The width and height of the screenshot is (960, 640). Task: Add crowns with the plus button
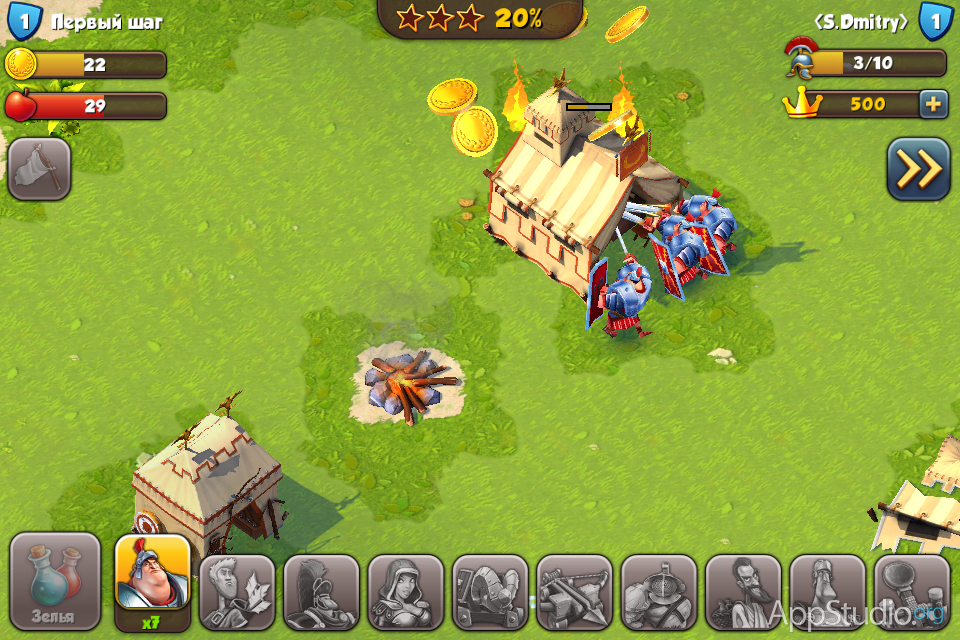click(x=932, y=104)
